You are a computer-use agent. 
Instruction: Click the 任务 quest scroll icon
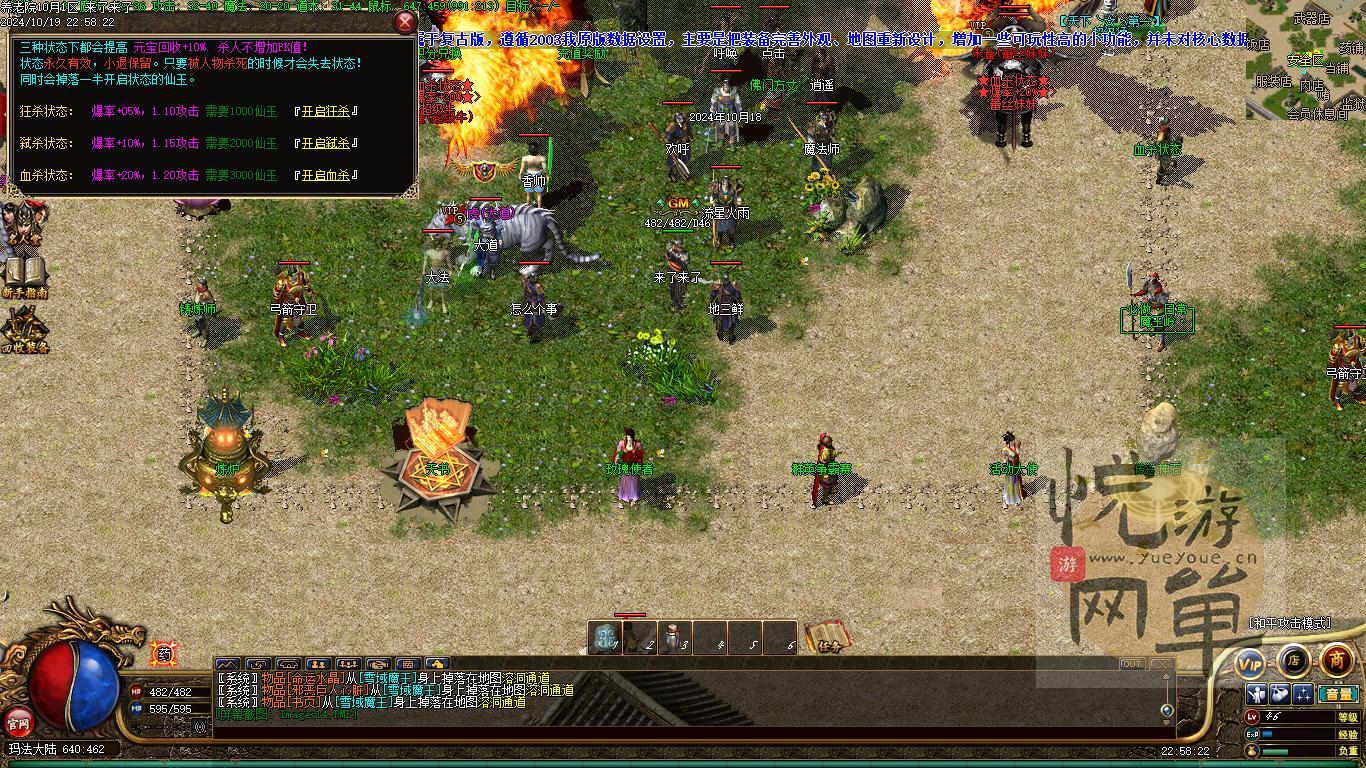coord(827,637)
